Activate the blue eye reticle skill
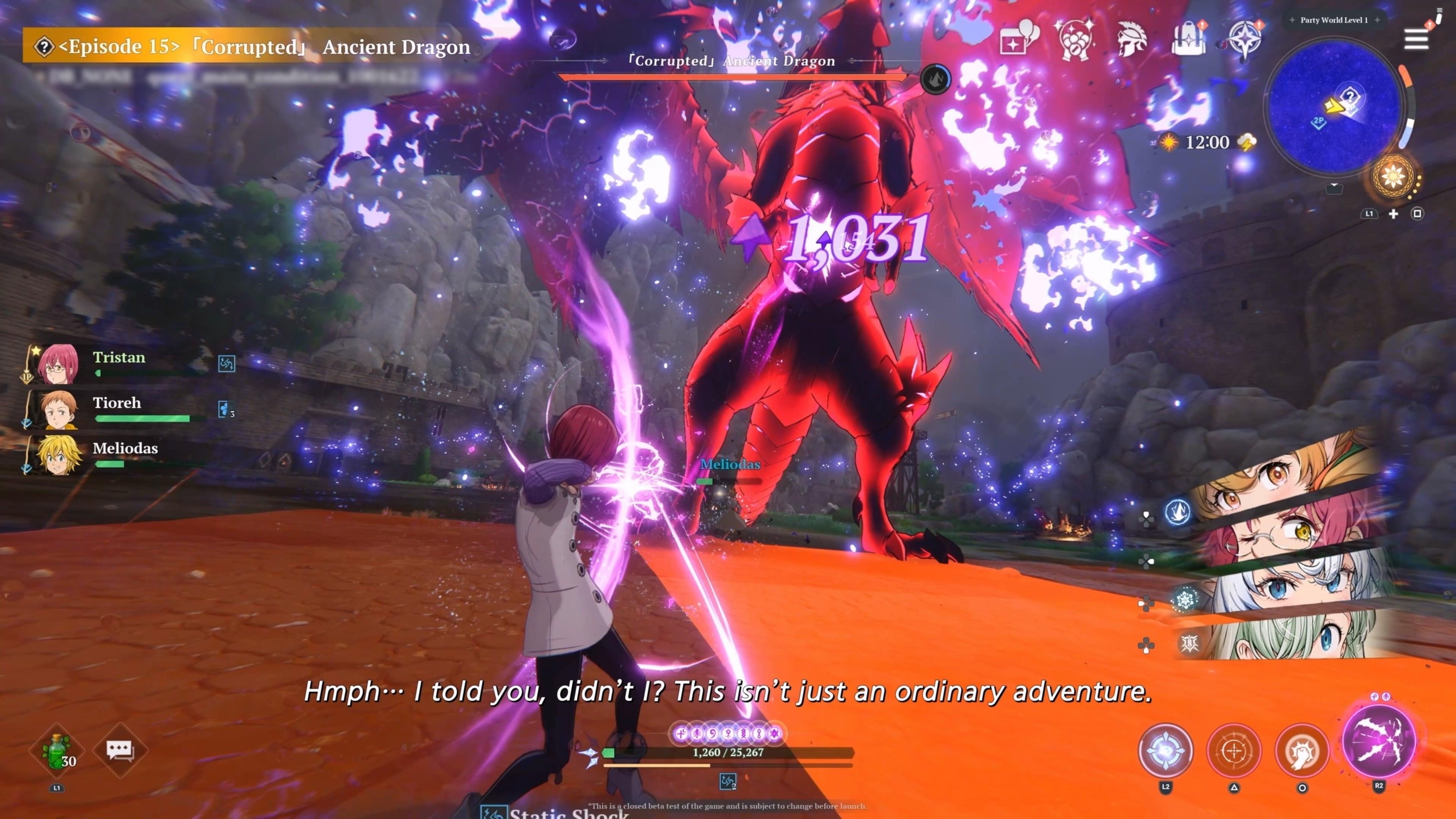The image size is (1456, 819). (1166, 751)
